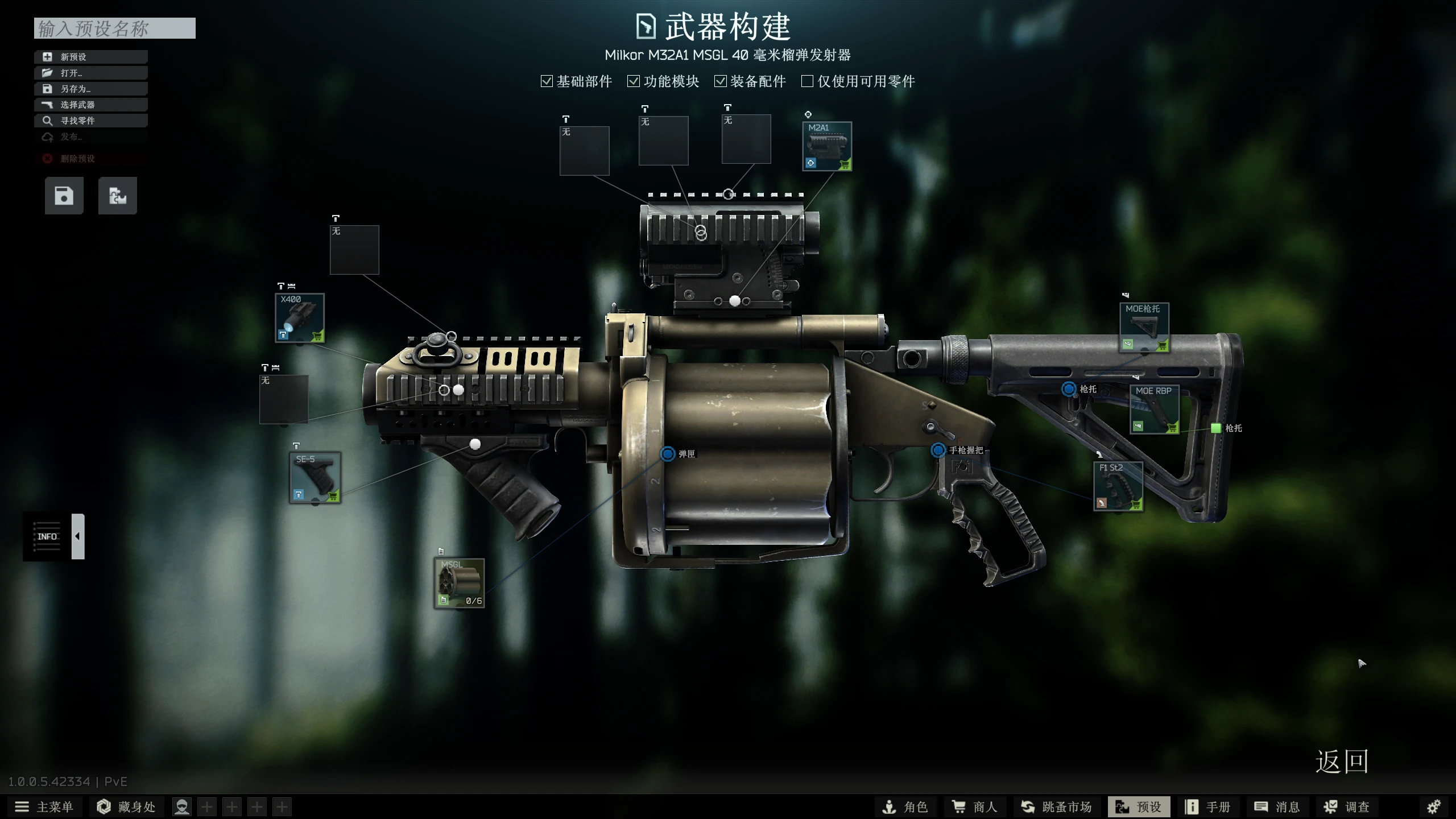Click the export build icon beside the save icon
1456x819 pixels.
click(x=118, y=195)
